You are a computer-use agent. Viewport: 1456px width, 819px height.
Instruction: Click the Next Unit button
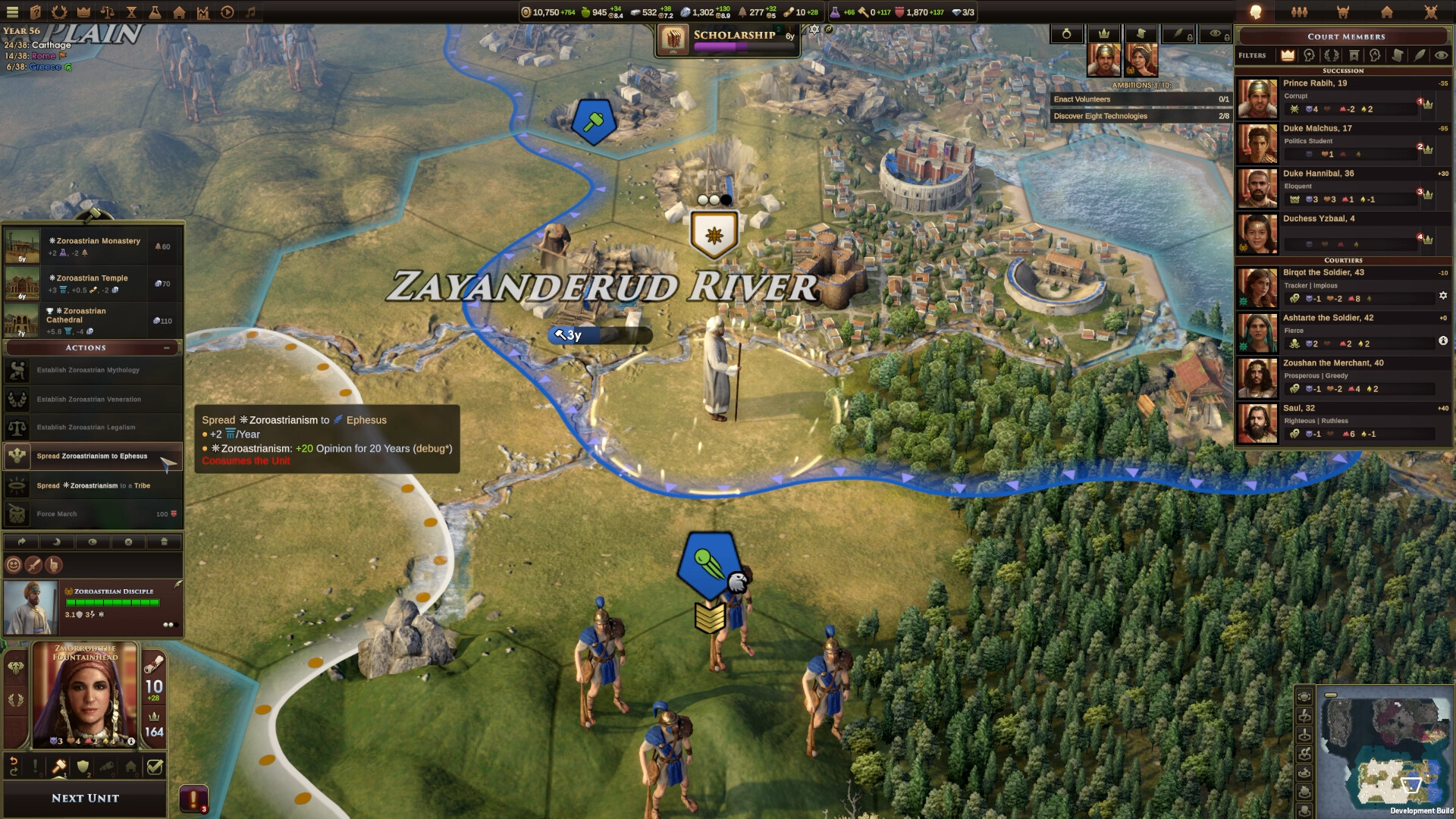84,798
